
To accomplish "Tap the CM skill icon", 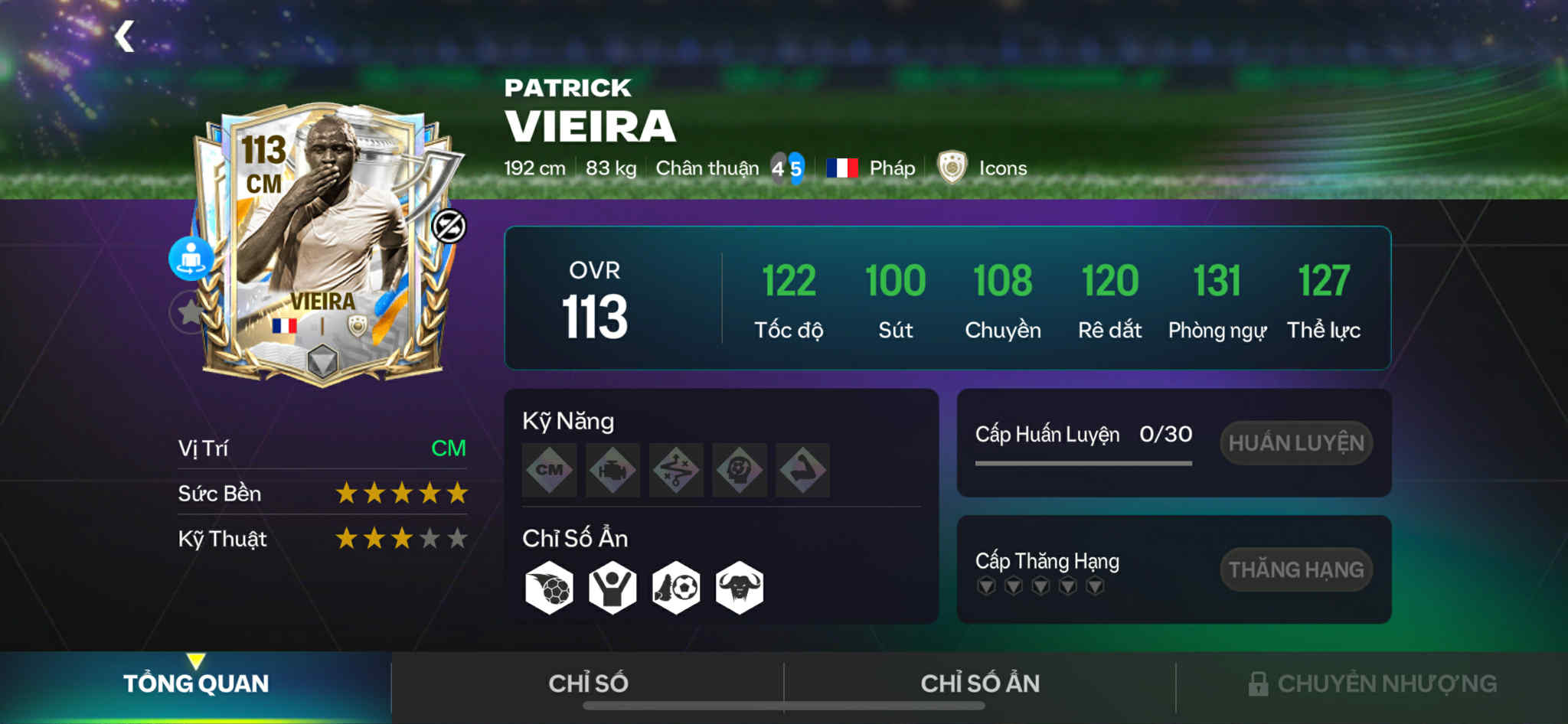I will tap(550, 470).
